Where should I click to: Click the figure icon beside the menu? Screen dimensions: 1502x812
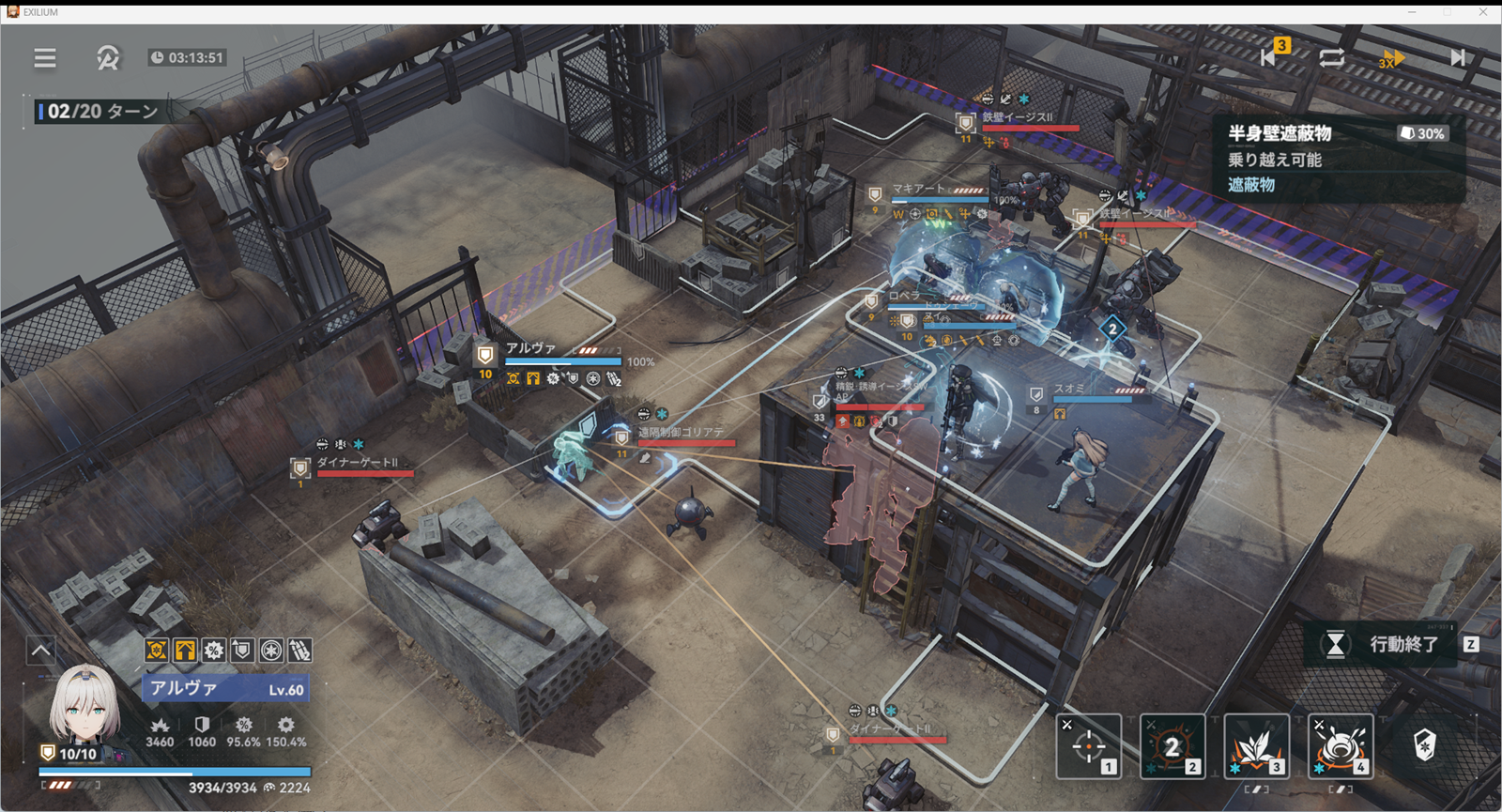[108, 58]
